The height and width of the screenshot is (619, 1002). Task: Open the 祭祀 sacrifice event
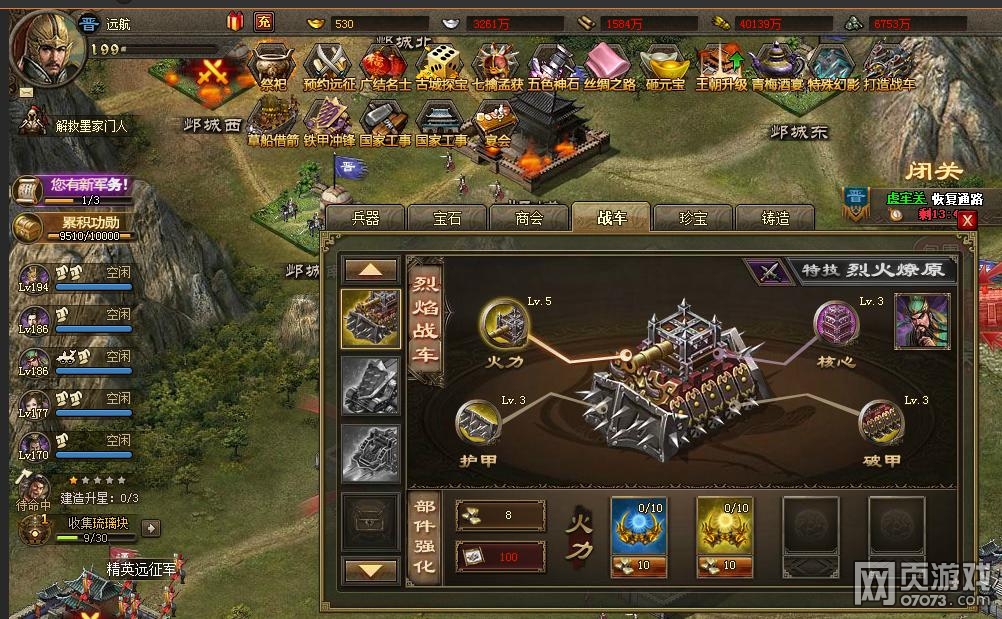click(273, 62)
